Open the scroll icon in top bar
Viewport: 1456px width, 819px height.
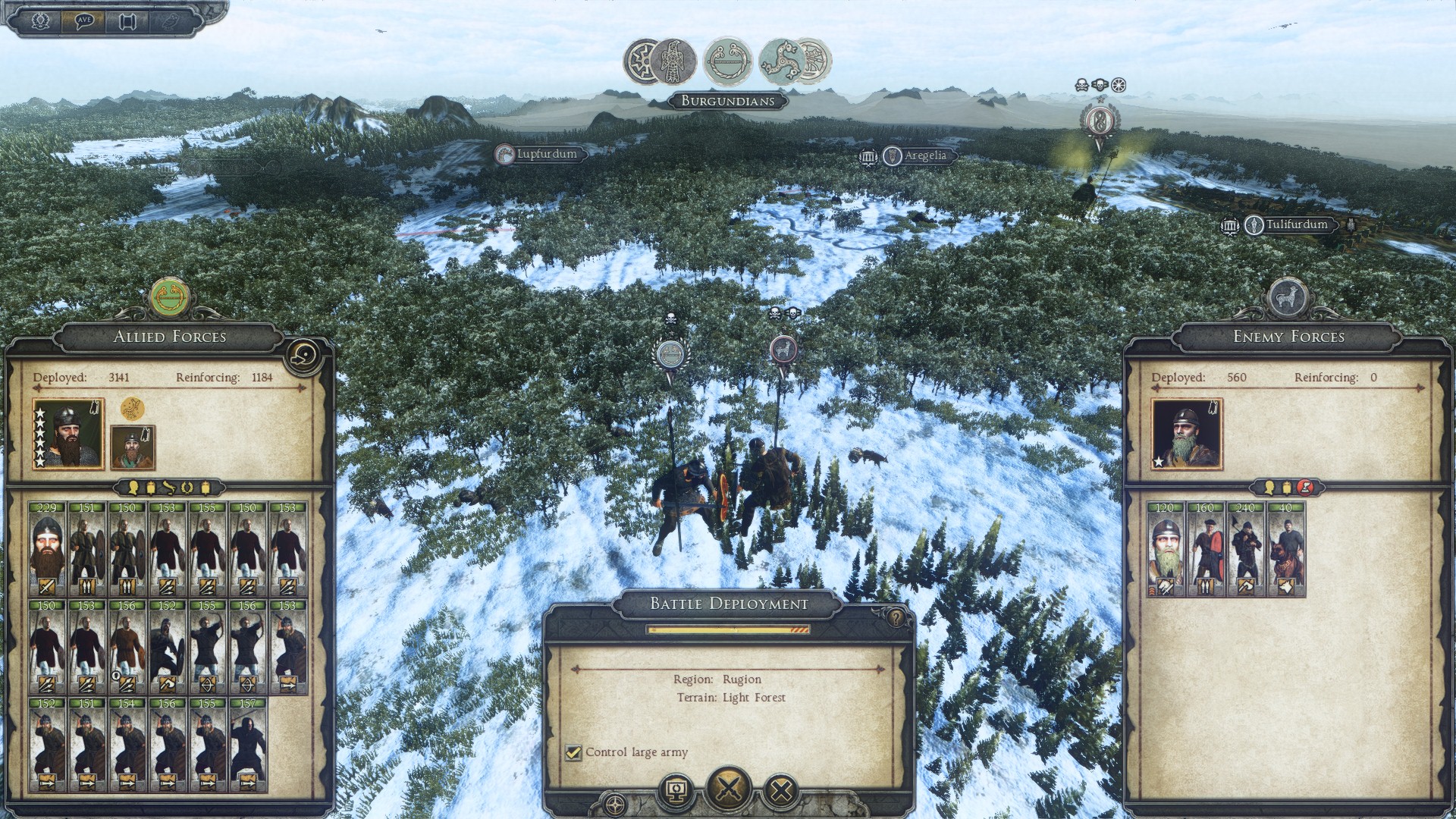[x=127, y=20]
